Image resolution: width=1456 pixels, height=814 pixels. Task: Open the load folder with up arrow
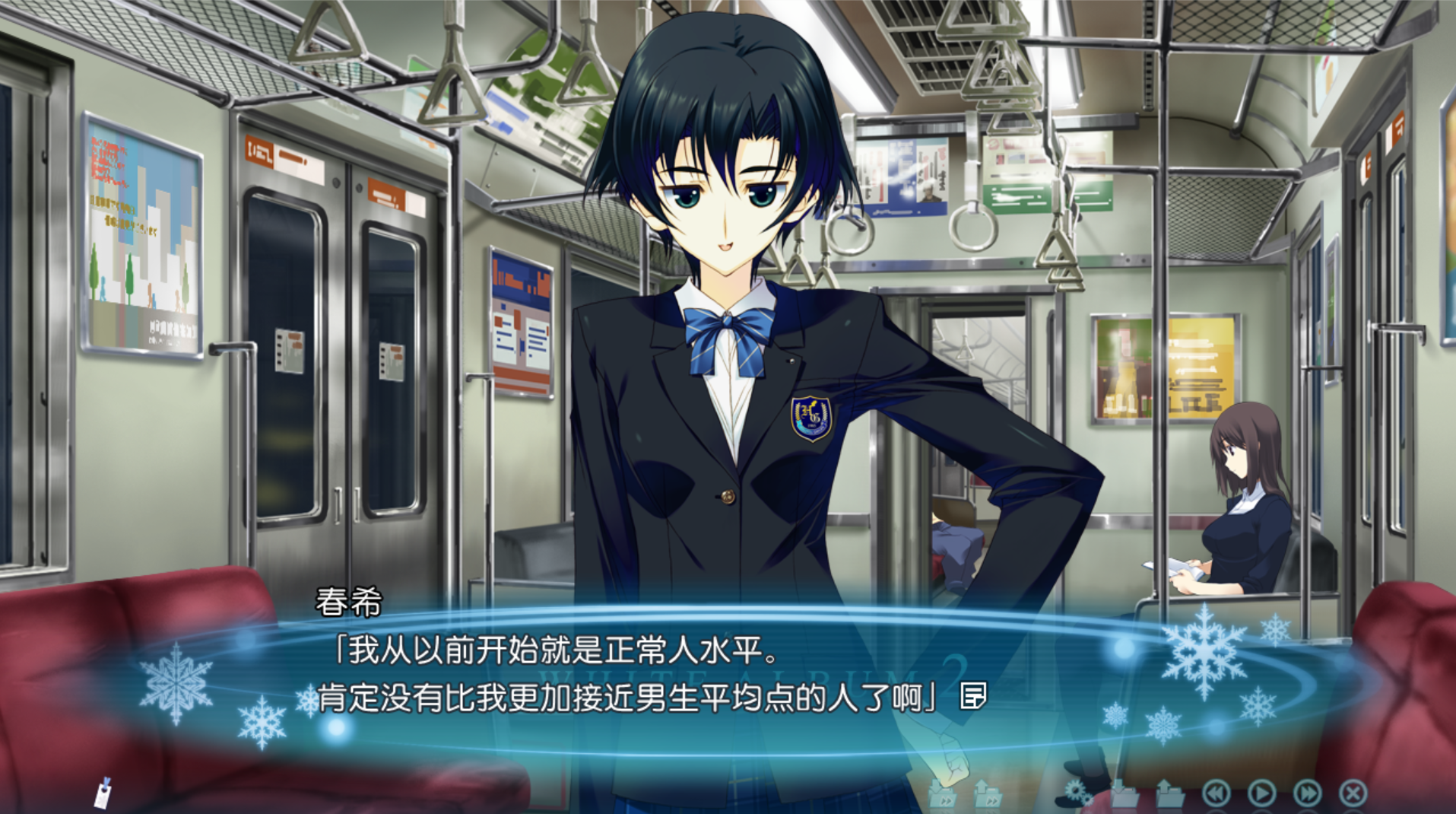(1169, 794)
